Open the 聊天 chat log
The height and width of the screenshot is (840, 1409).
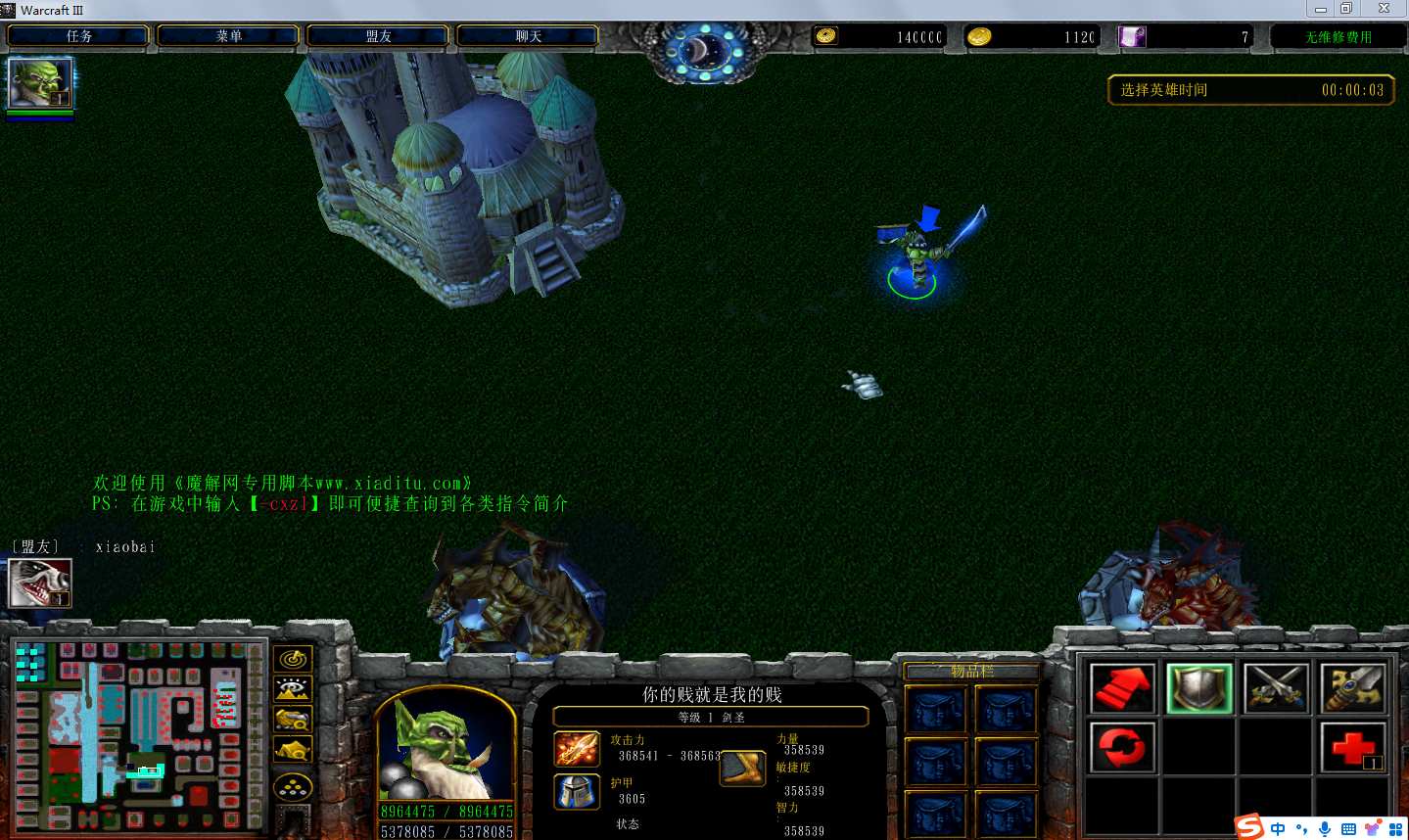528,36
